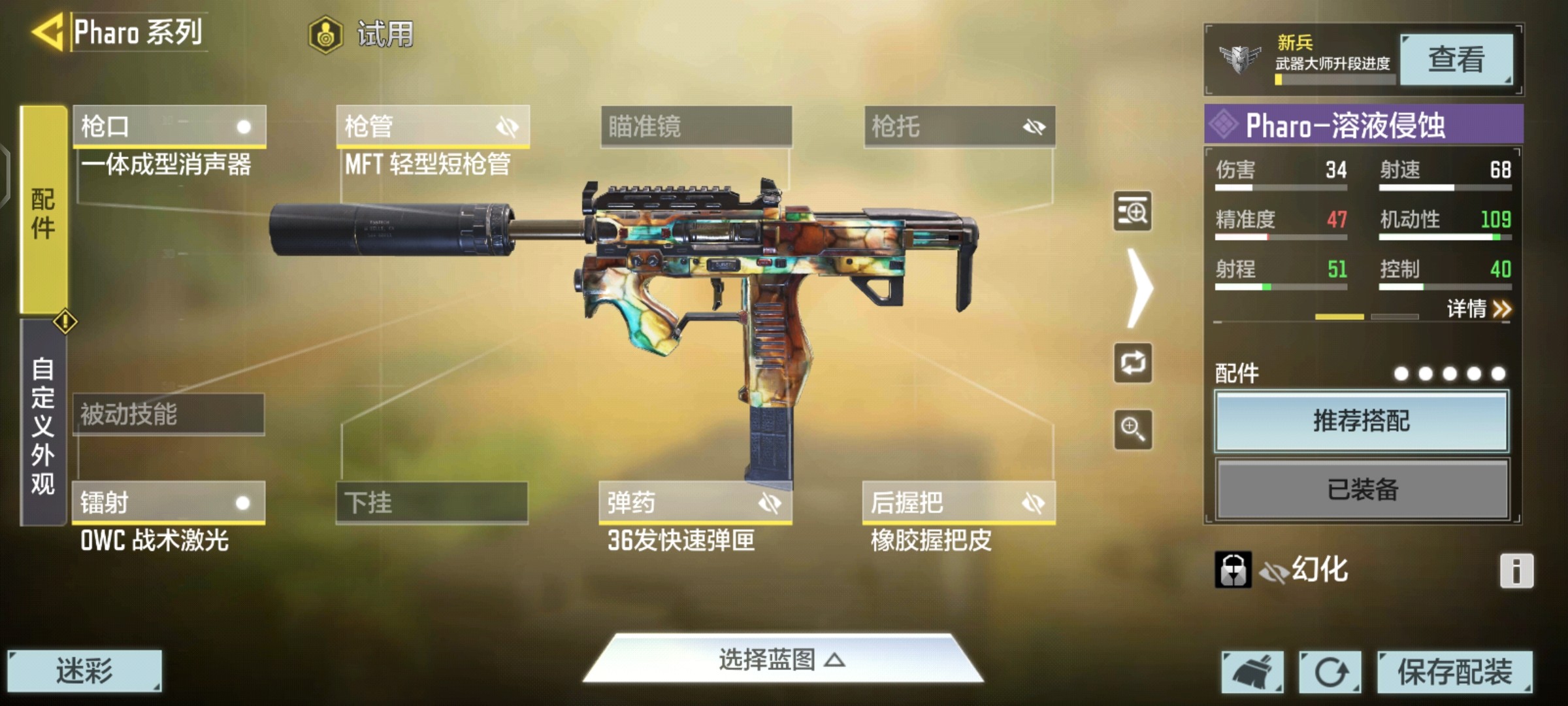Choose the 瞄准镜 optic slot
The height and width of the screenshot is (706, 1568).
(696, 126)
